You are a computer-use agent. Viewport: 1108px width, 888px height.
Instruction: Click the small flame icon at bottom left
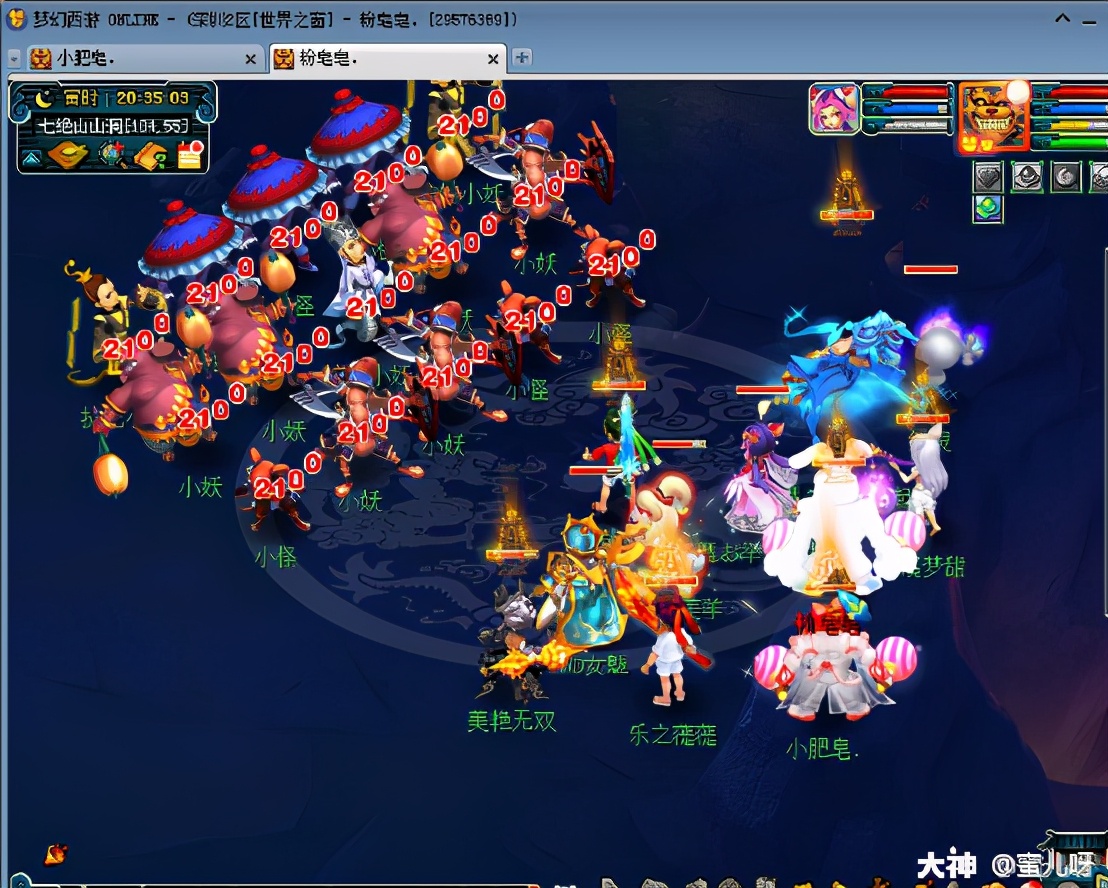click(56, 853)
